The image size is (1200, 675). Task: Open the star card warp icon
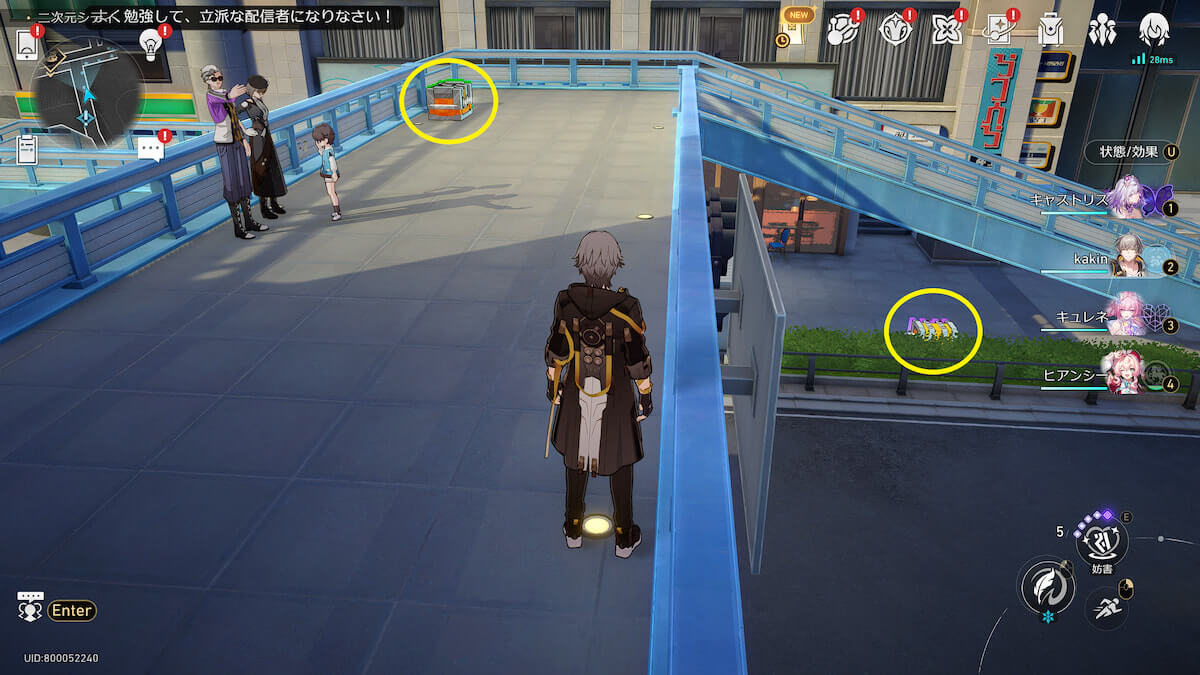coord(997,31)
